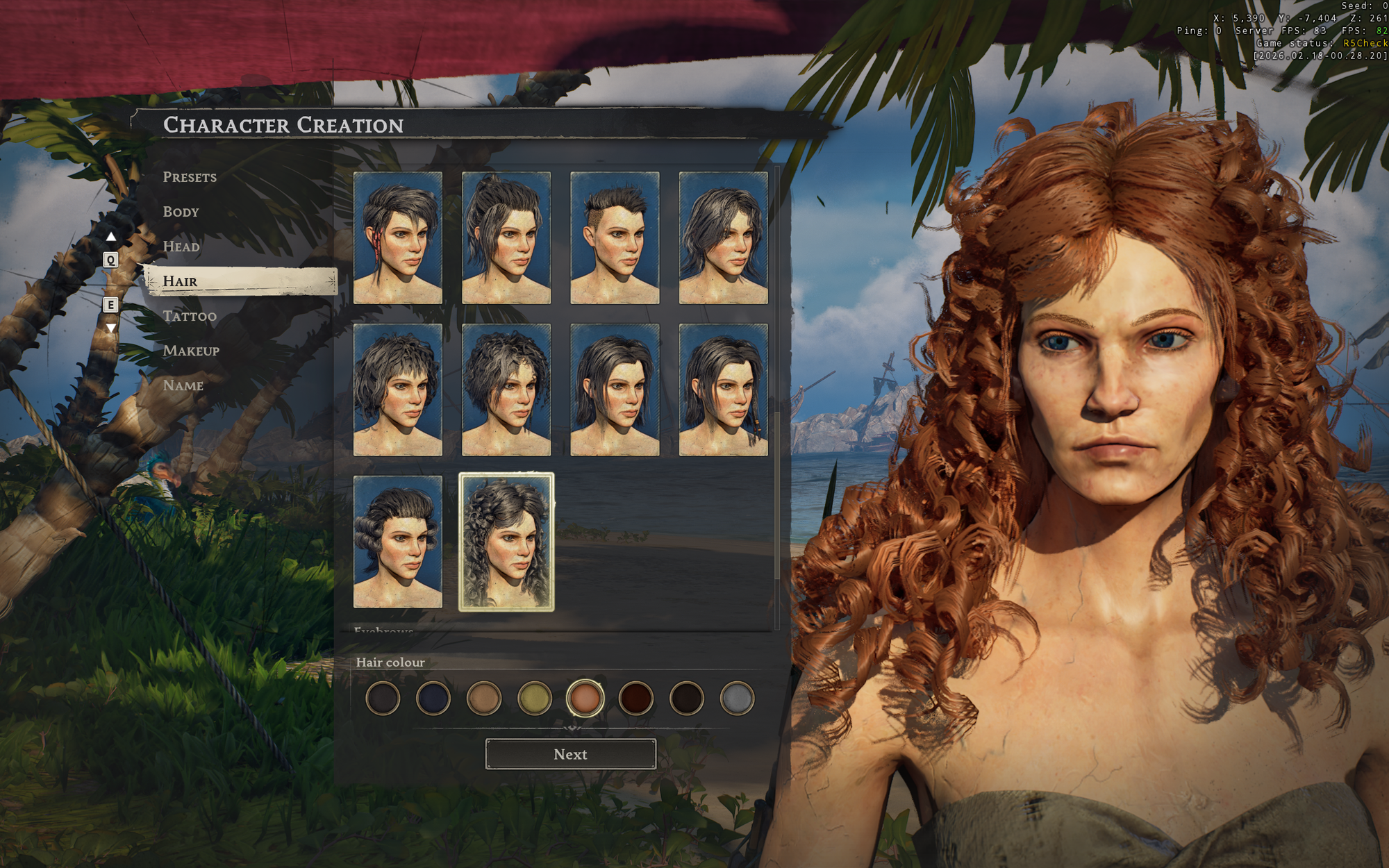Viewport: 1389px width, 868px height.
Task: Select the Hair category tab
Action: pyautogui.click(x=180, y=281)
